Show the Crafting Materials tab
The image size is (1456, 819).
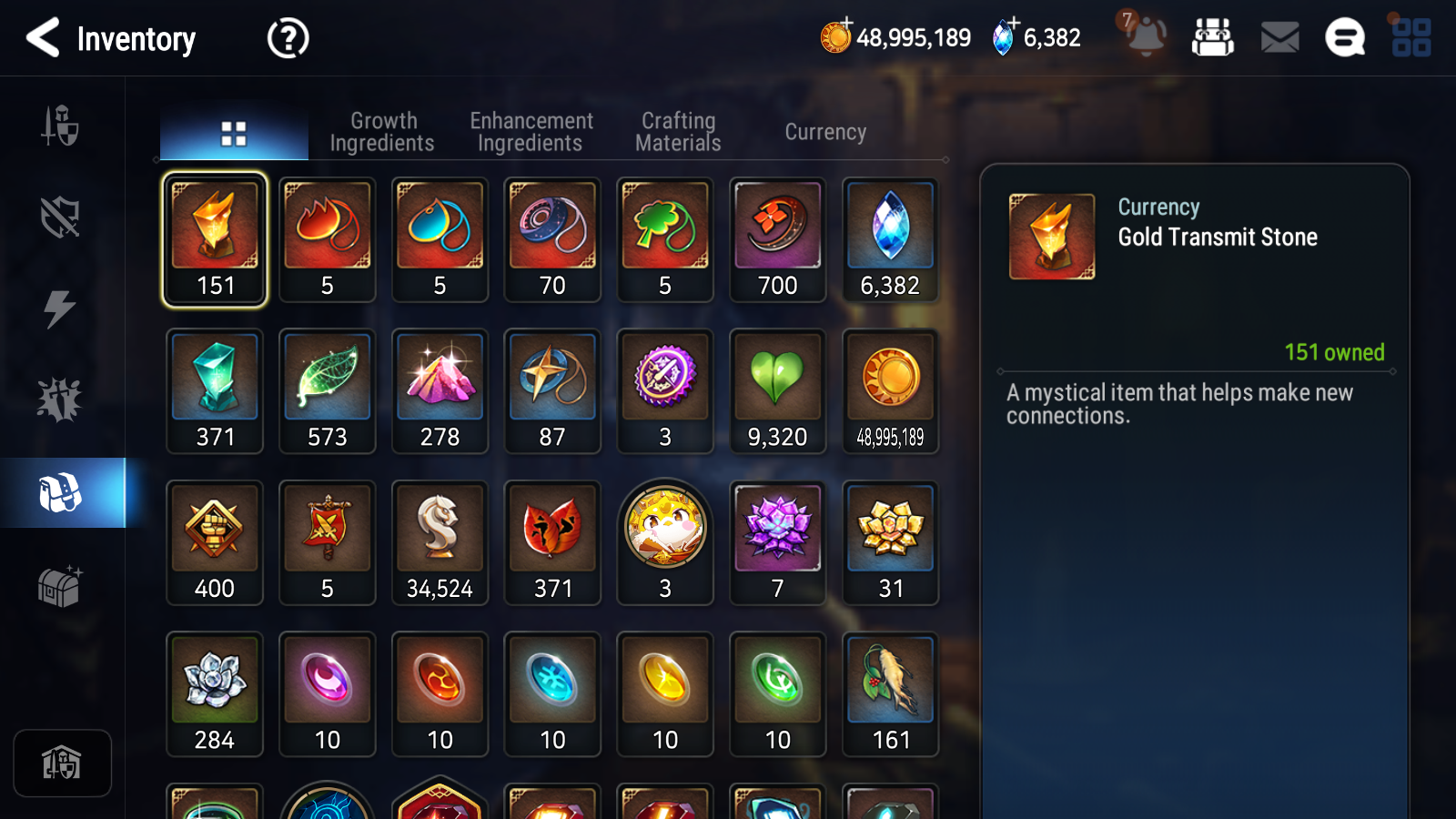[678, 132]
